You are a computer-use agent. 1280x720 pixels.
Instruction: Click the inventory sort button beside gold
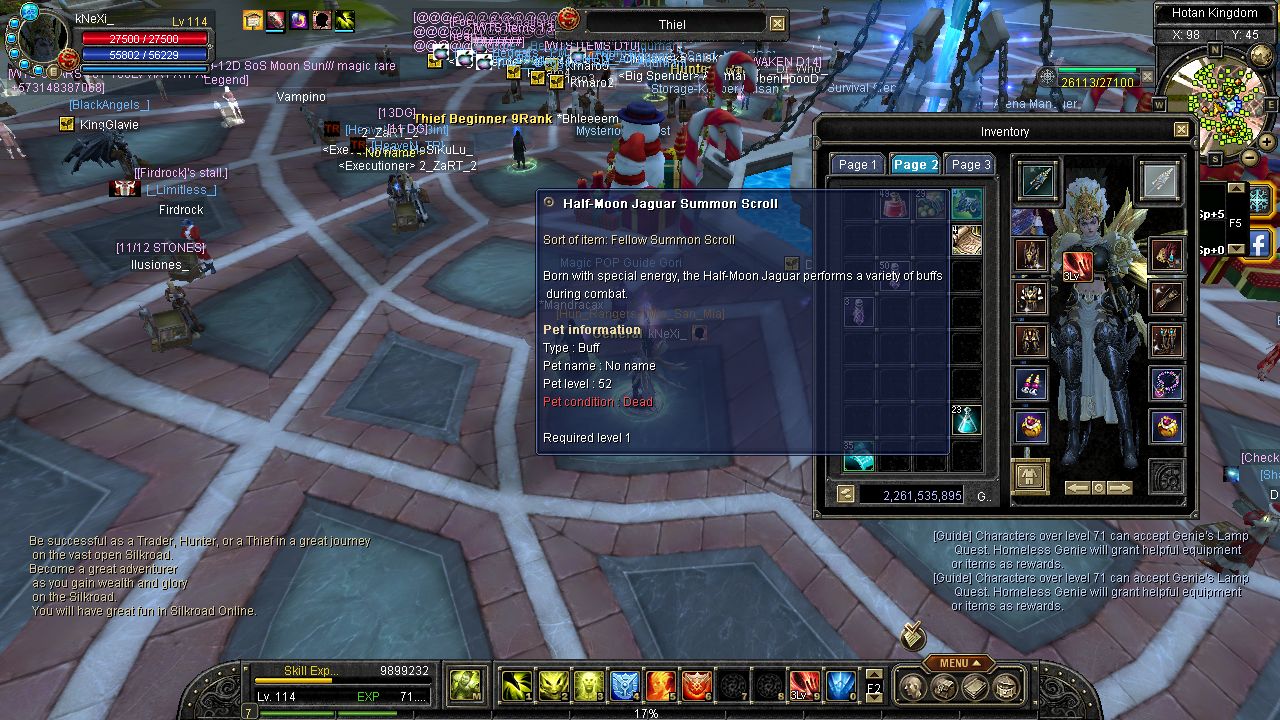[846, 494]
